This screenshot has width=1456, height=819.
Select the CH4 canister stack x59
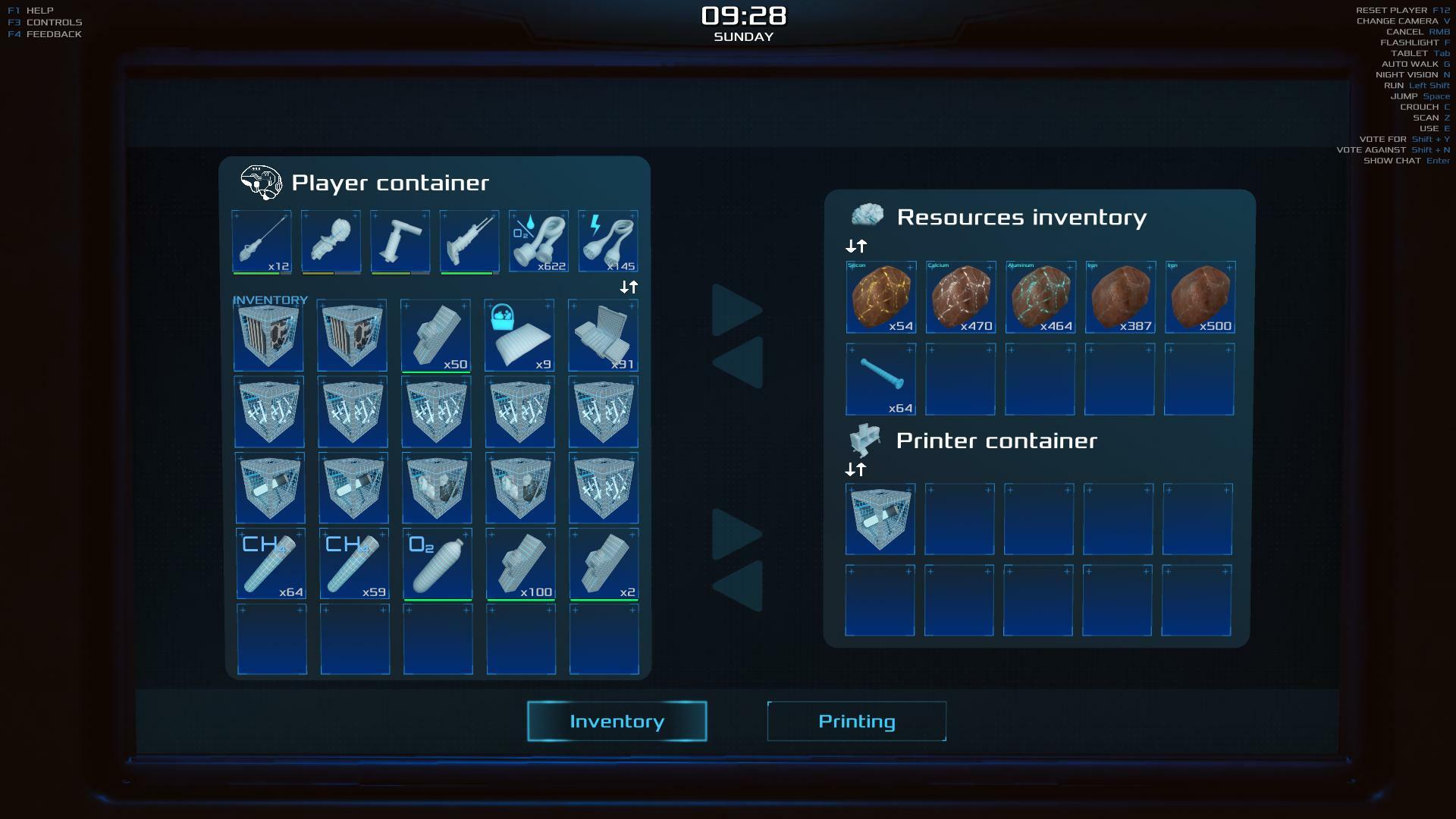tap(354, 563)
